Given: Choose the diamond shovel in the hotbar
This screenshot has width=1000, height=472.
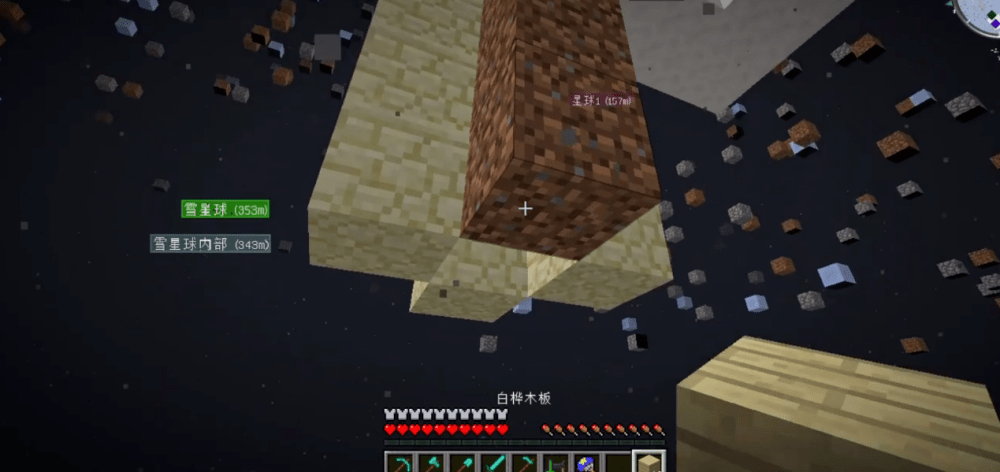Looking at the screenshot, I should tap(463, 463).
